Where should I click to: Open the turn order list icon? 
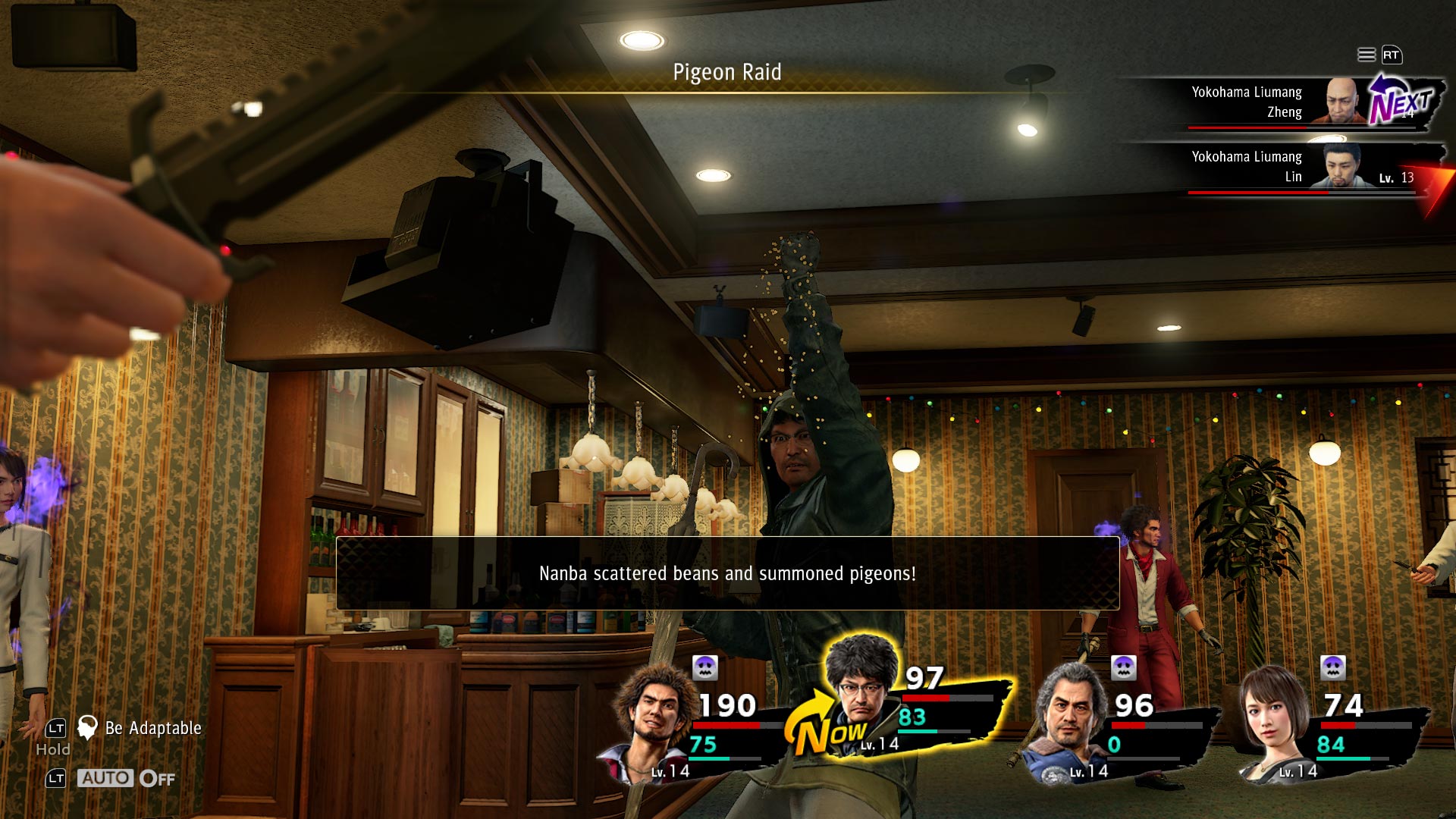pos(1366,55)
